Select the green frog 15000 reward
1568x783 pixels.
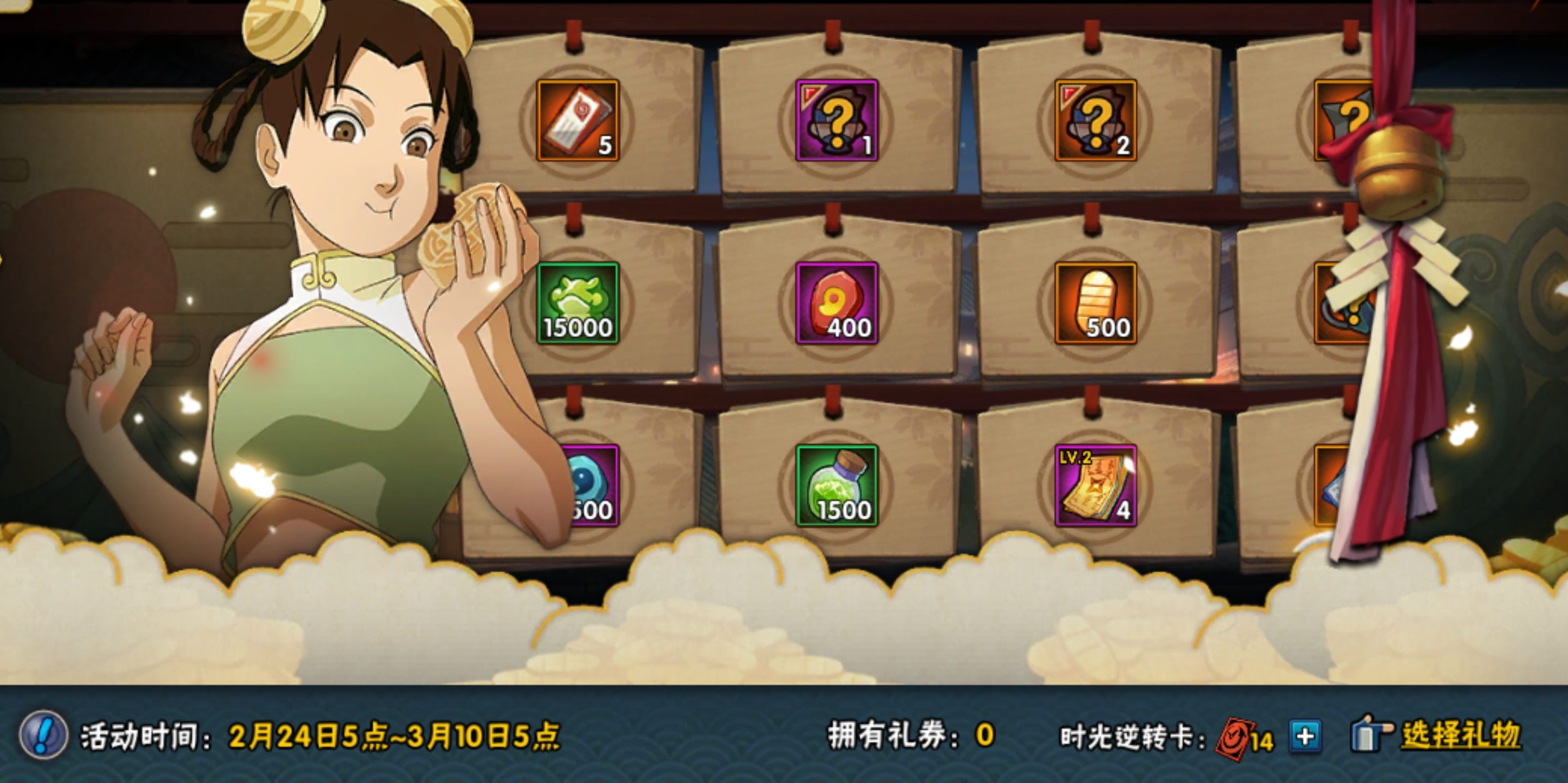(x=577, y=303)
